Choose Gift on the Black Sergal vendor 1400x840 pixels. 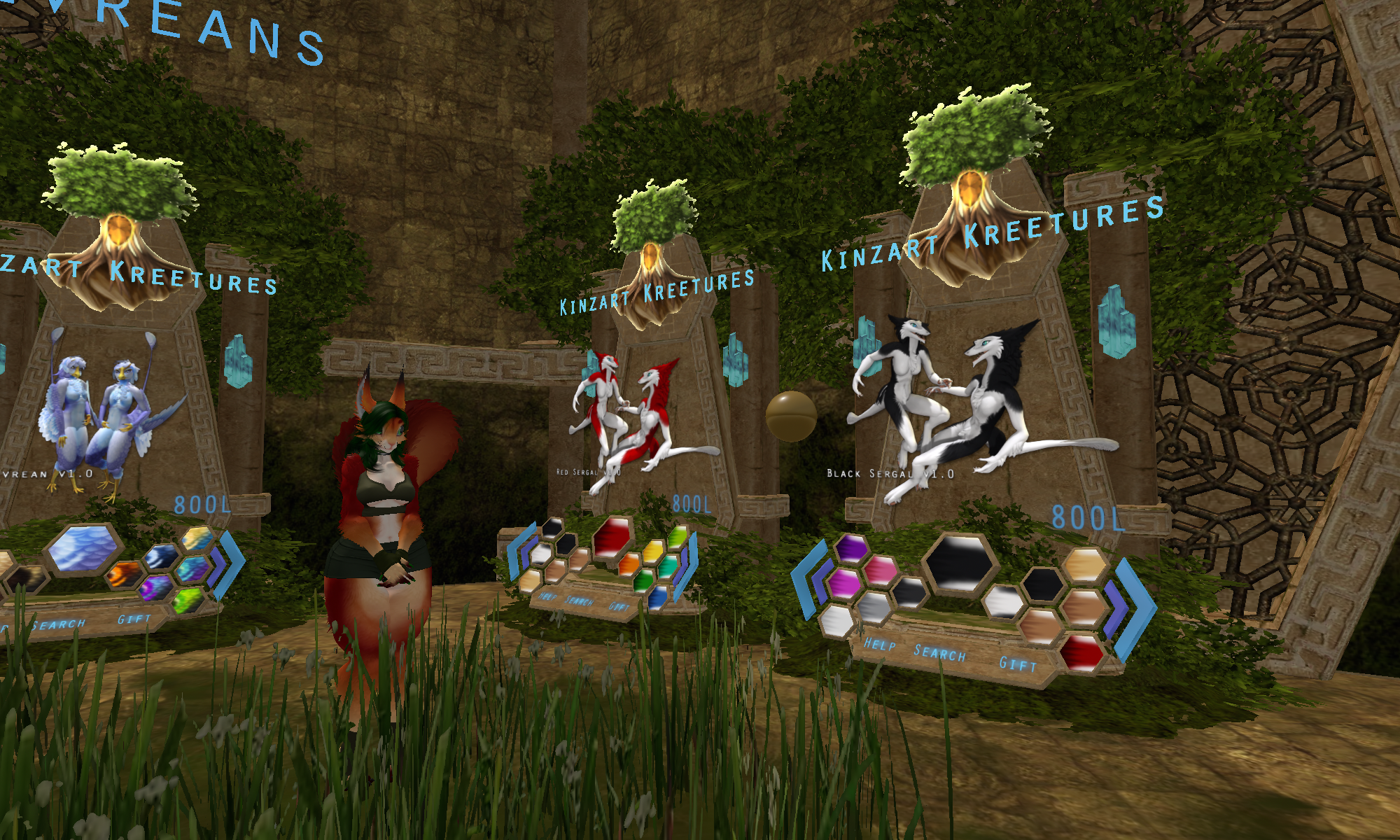1017,664
